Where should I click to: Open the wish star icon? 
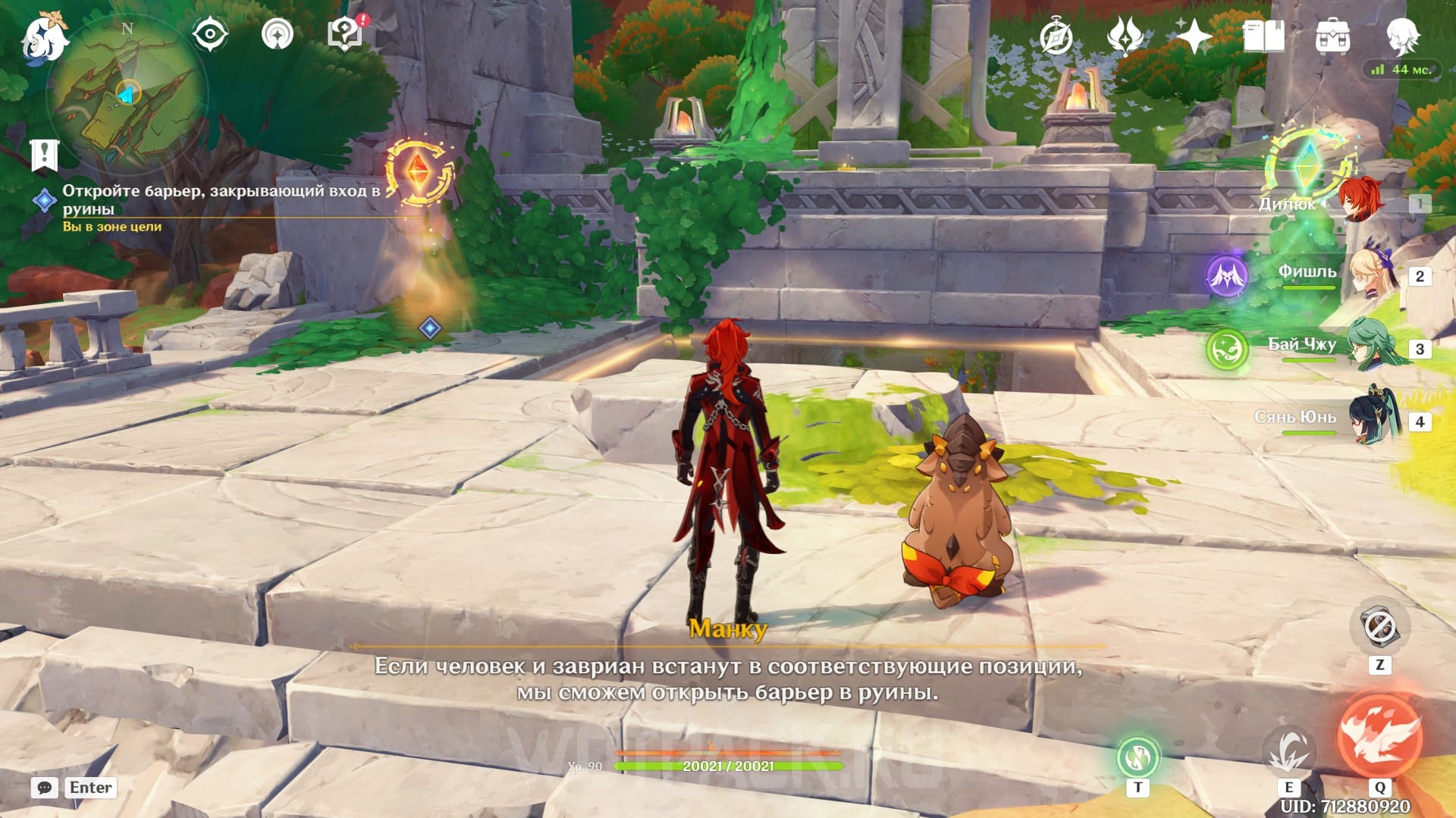(1194, 36)
